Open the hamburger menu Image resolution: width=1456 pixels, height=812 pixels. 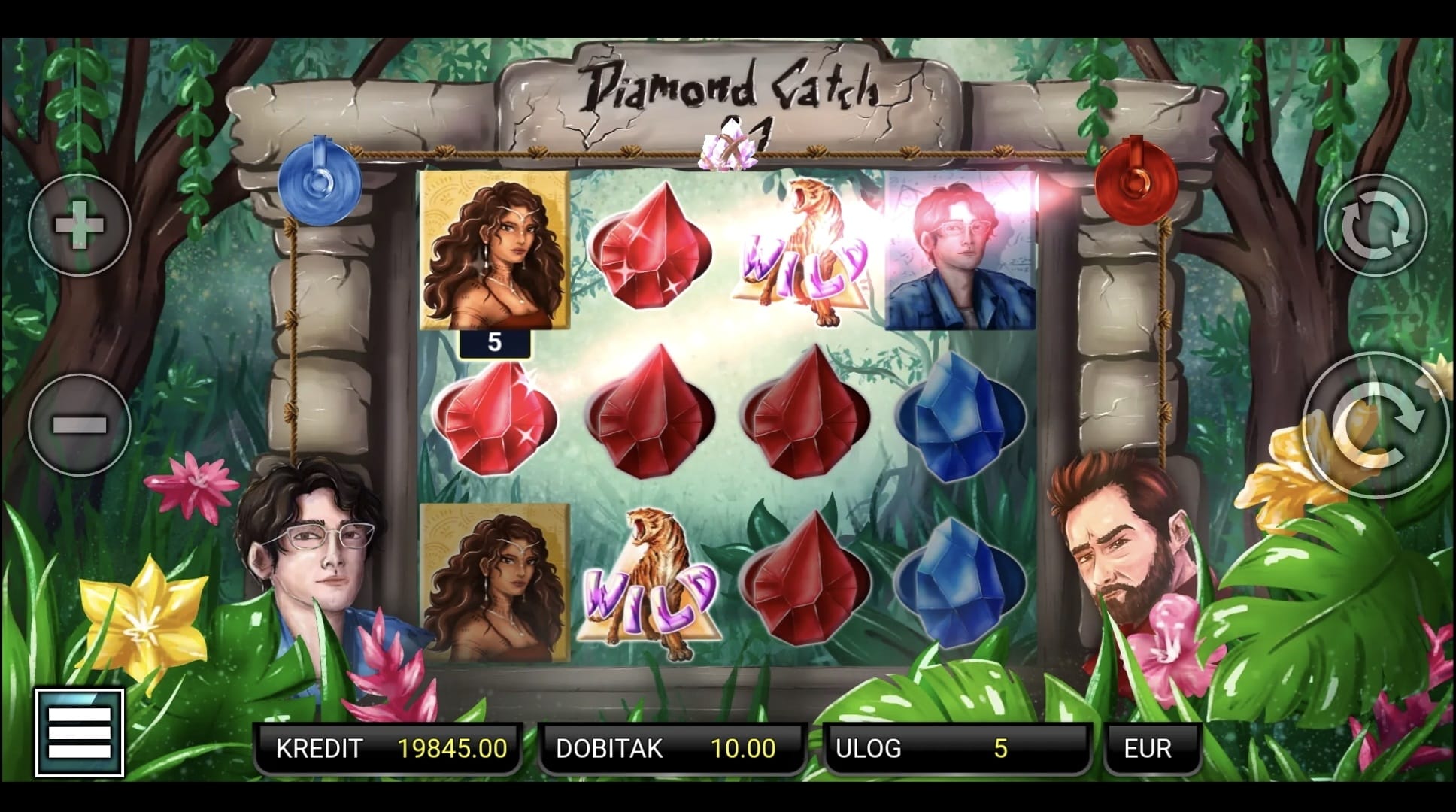coord(80,732)
